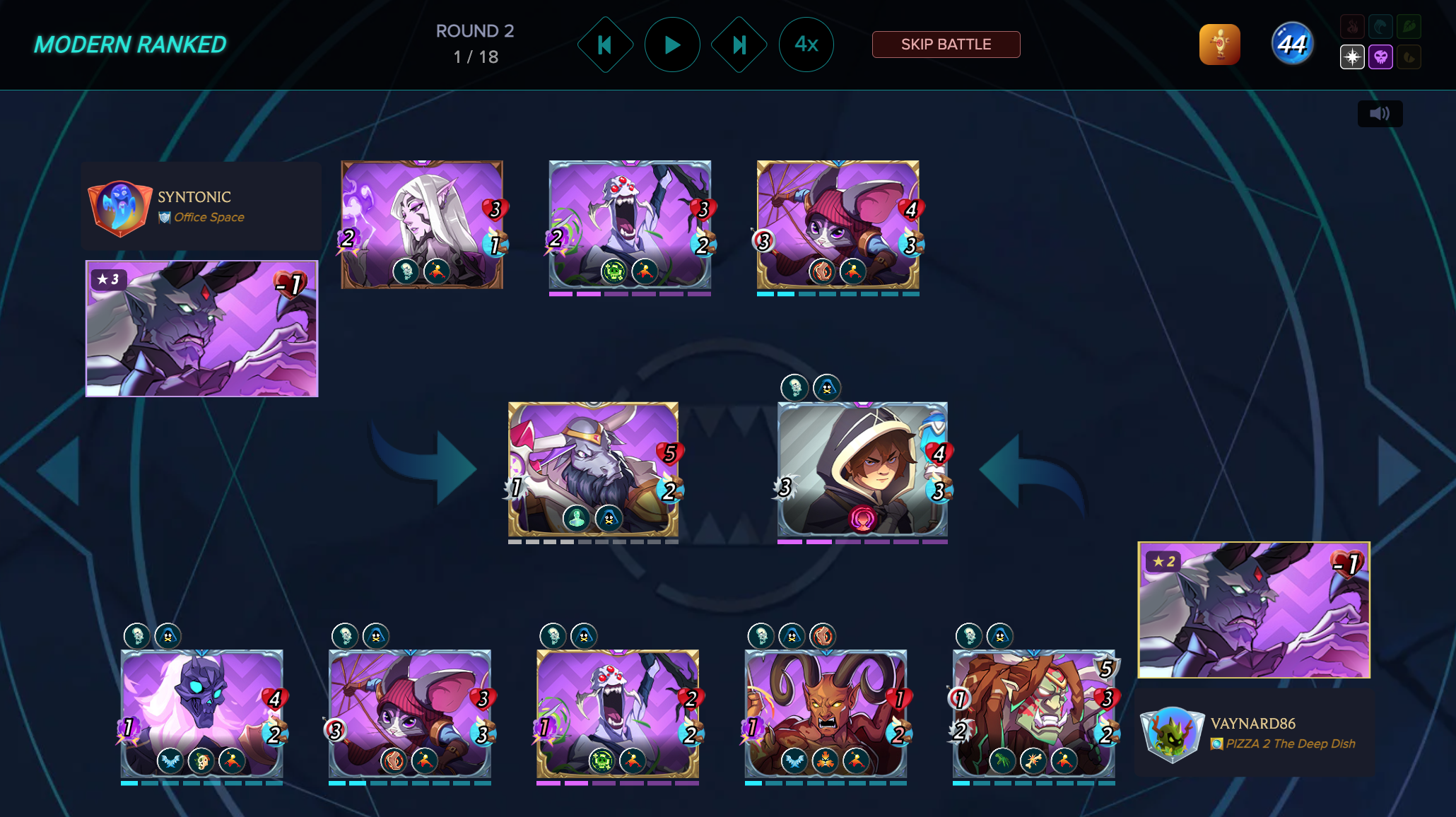Screen dimensions: 1456x817
Task: Select the green-skinned tribal monster card
Action: (x=1033, y=714)
